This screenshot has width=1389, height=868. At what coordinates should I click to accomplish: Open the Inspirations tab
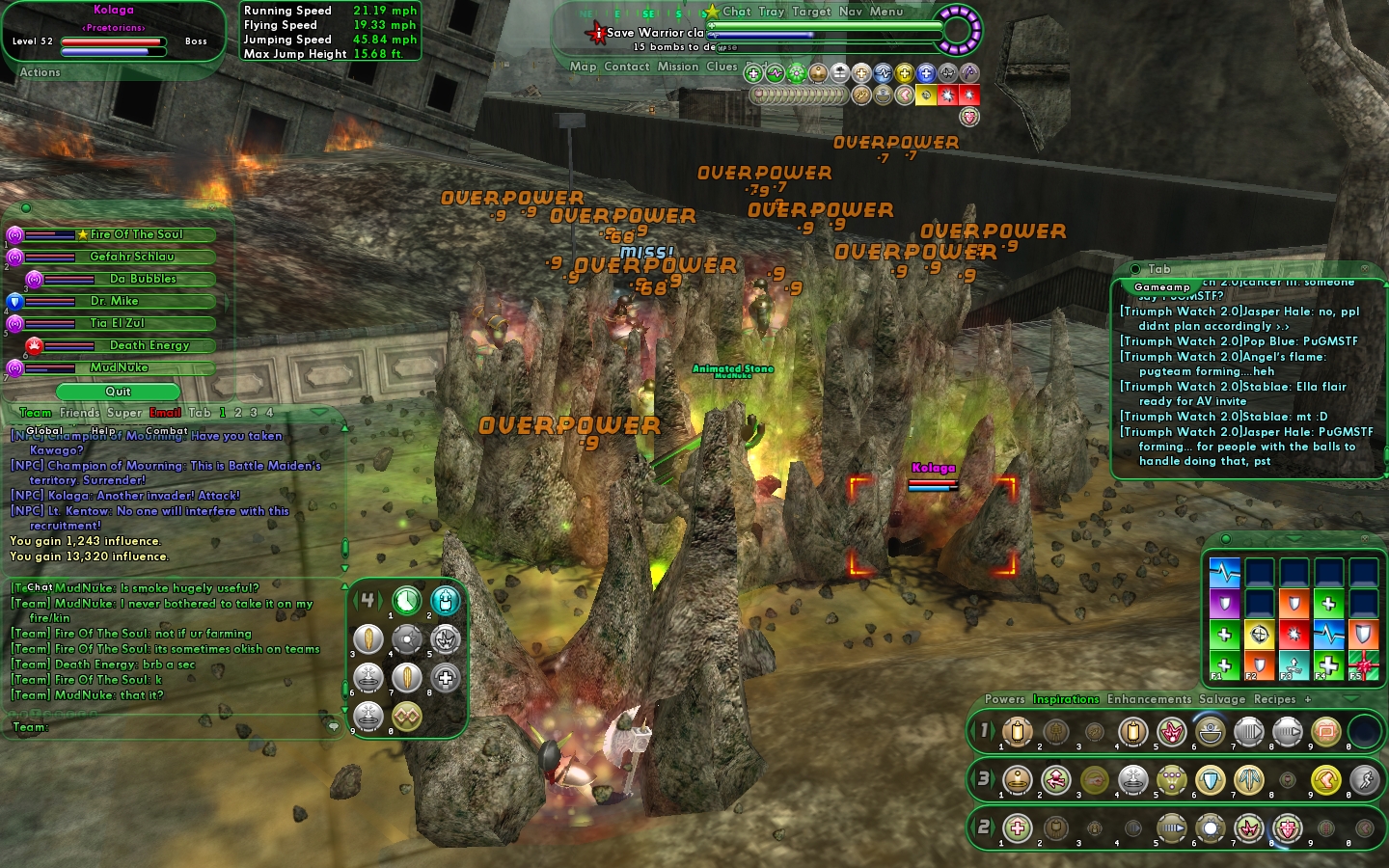point(1066,699)
